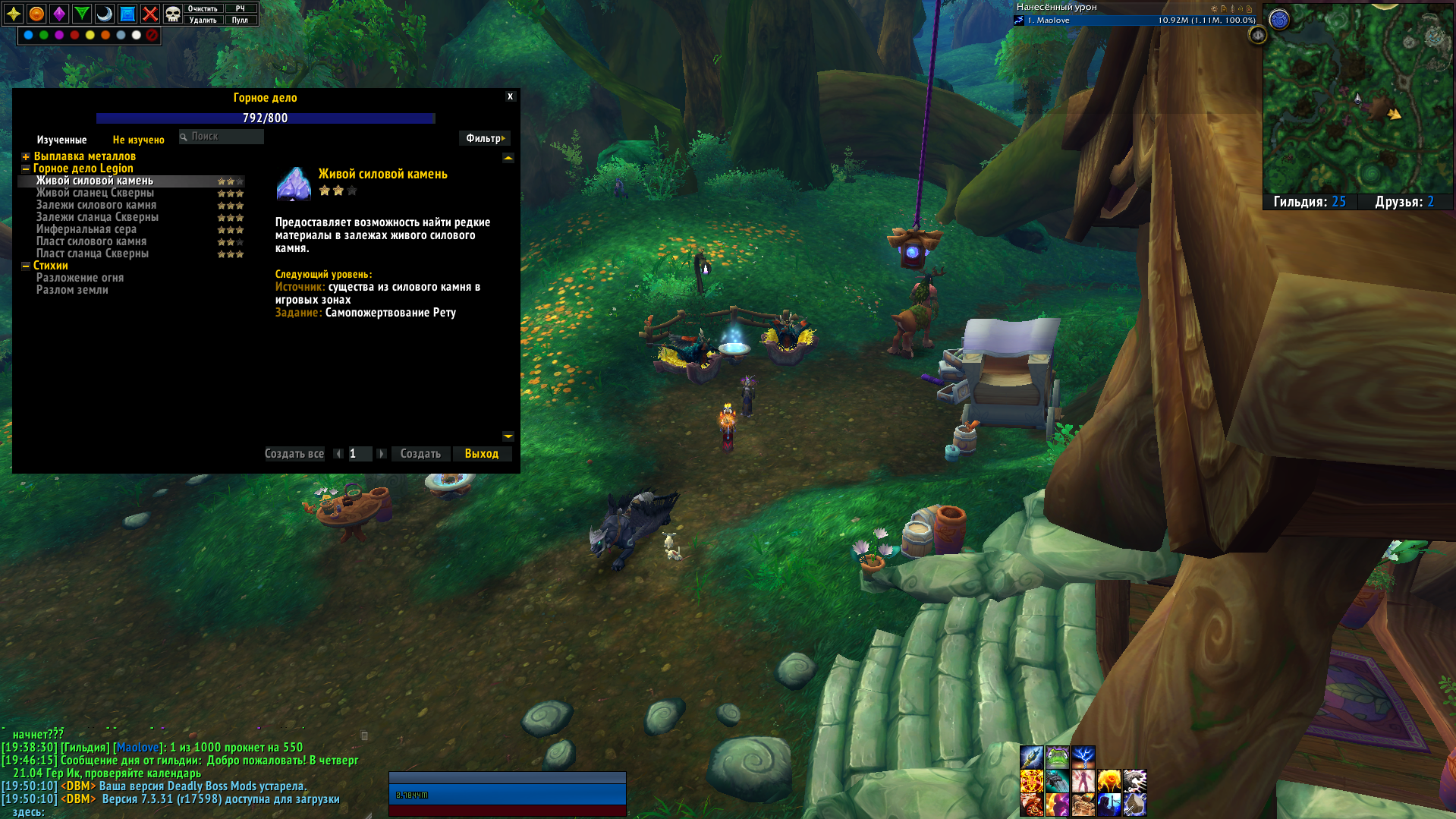
Task: Click the Очистить markers button
Action: pyautogui.click(x=203, y=8)
